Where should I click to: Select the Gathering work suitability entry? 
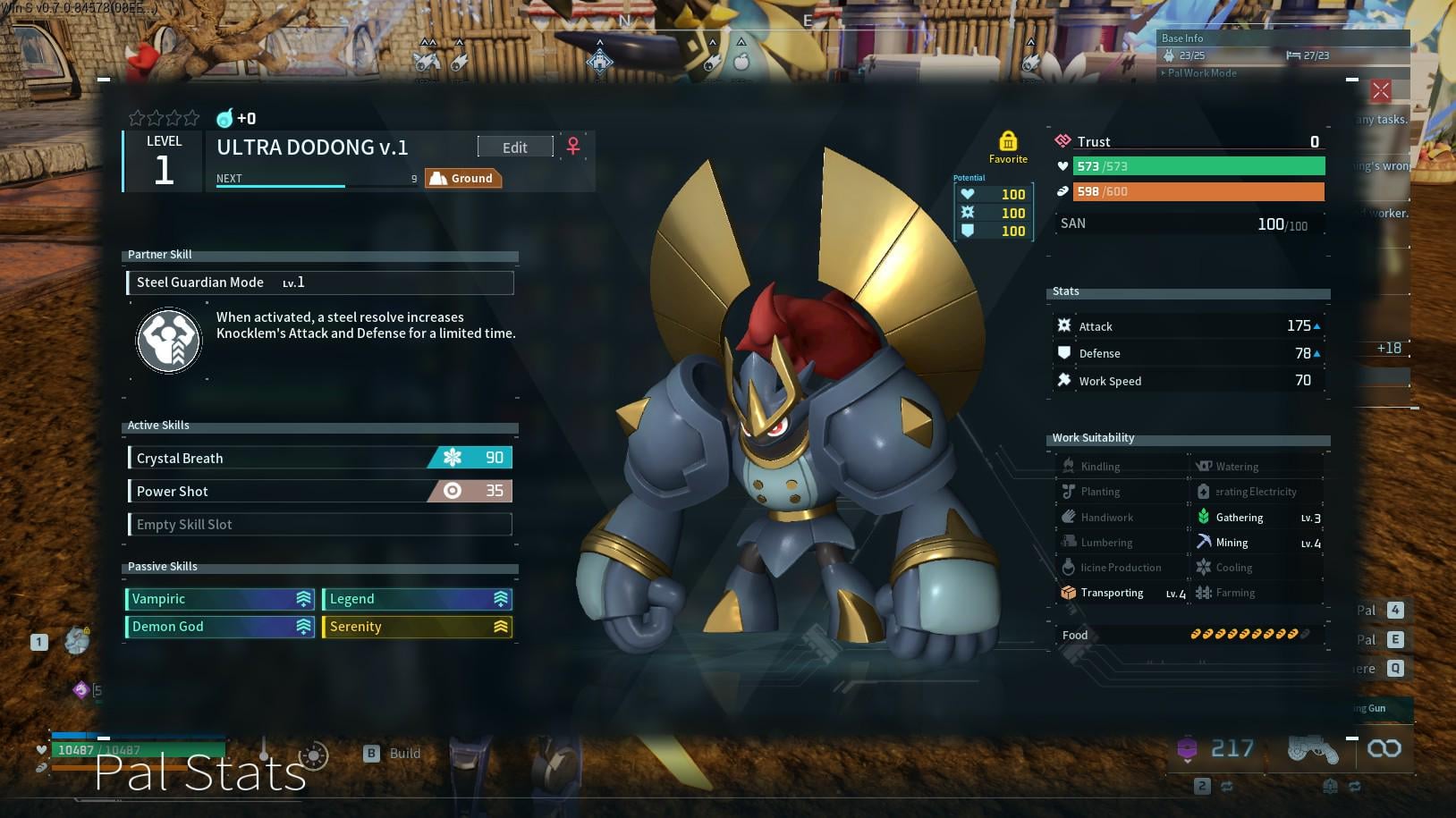click(x=1257, y=518)
